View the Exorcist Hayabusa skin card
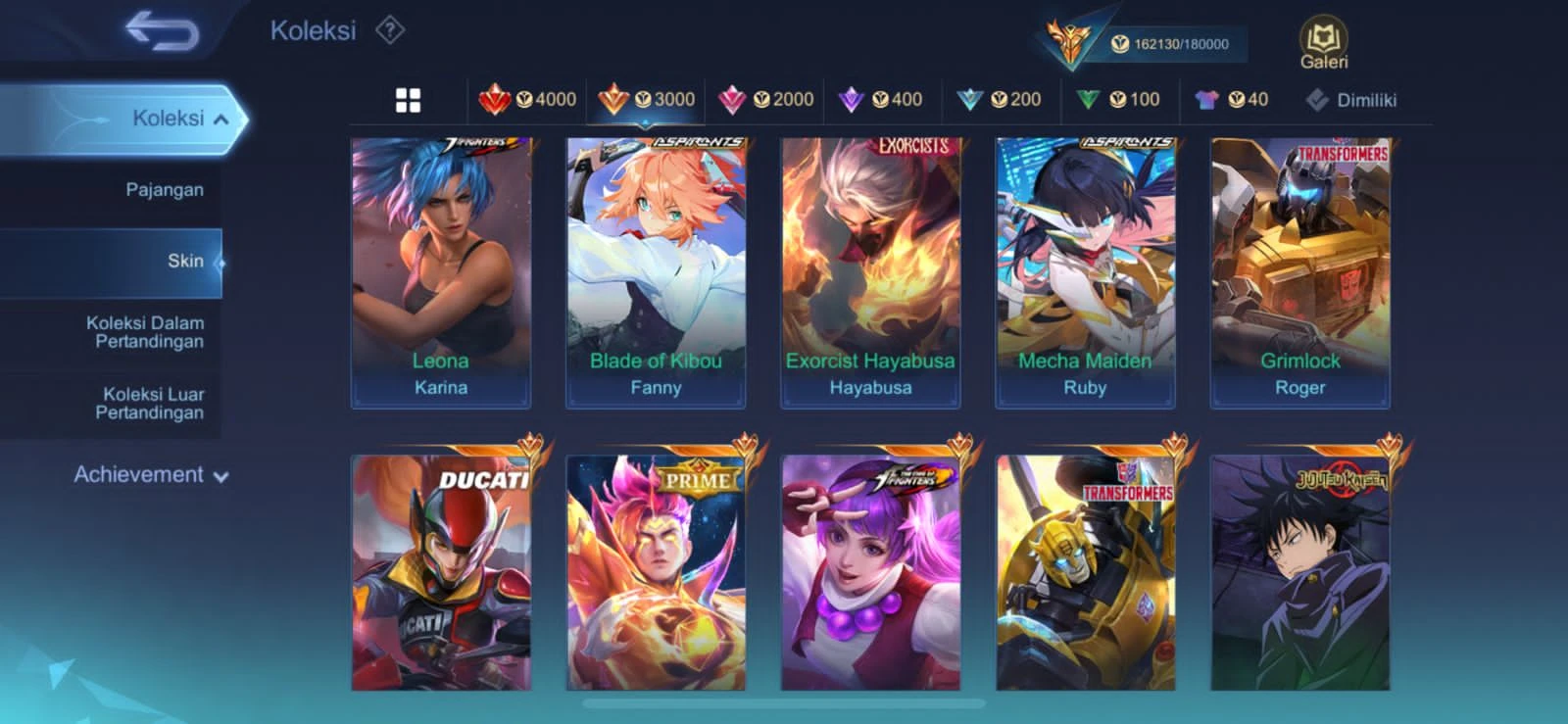 click(870, 271)
